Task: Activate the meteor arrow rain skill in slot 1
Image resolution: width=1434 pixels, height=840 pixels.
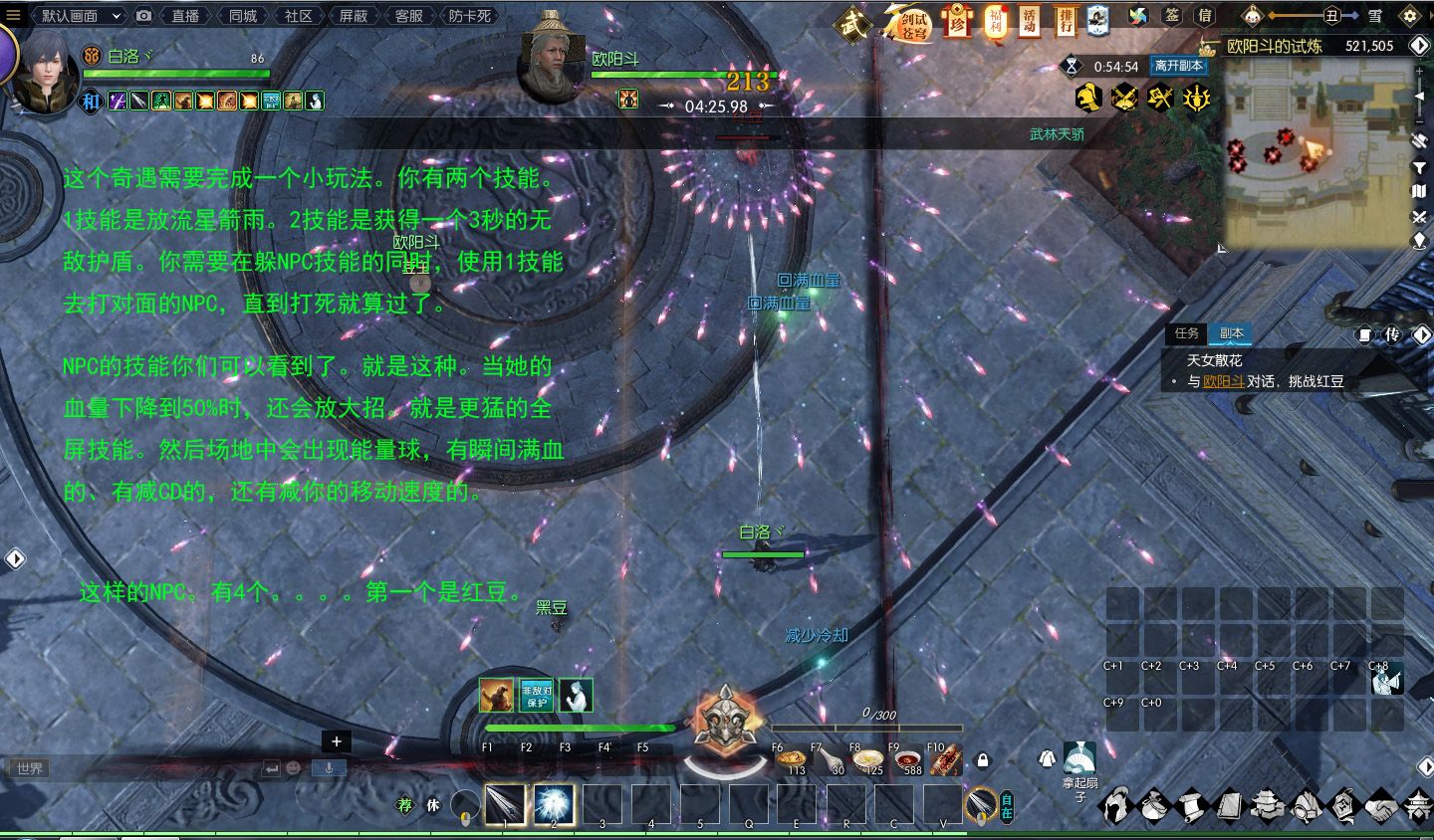Action: (506, 804)
